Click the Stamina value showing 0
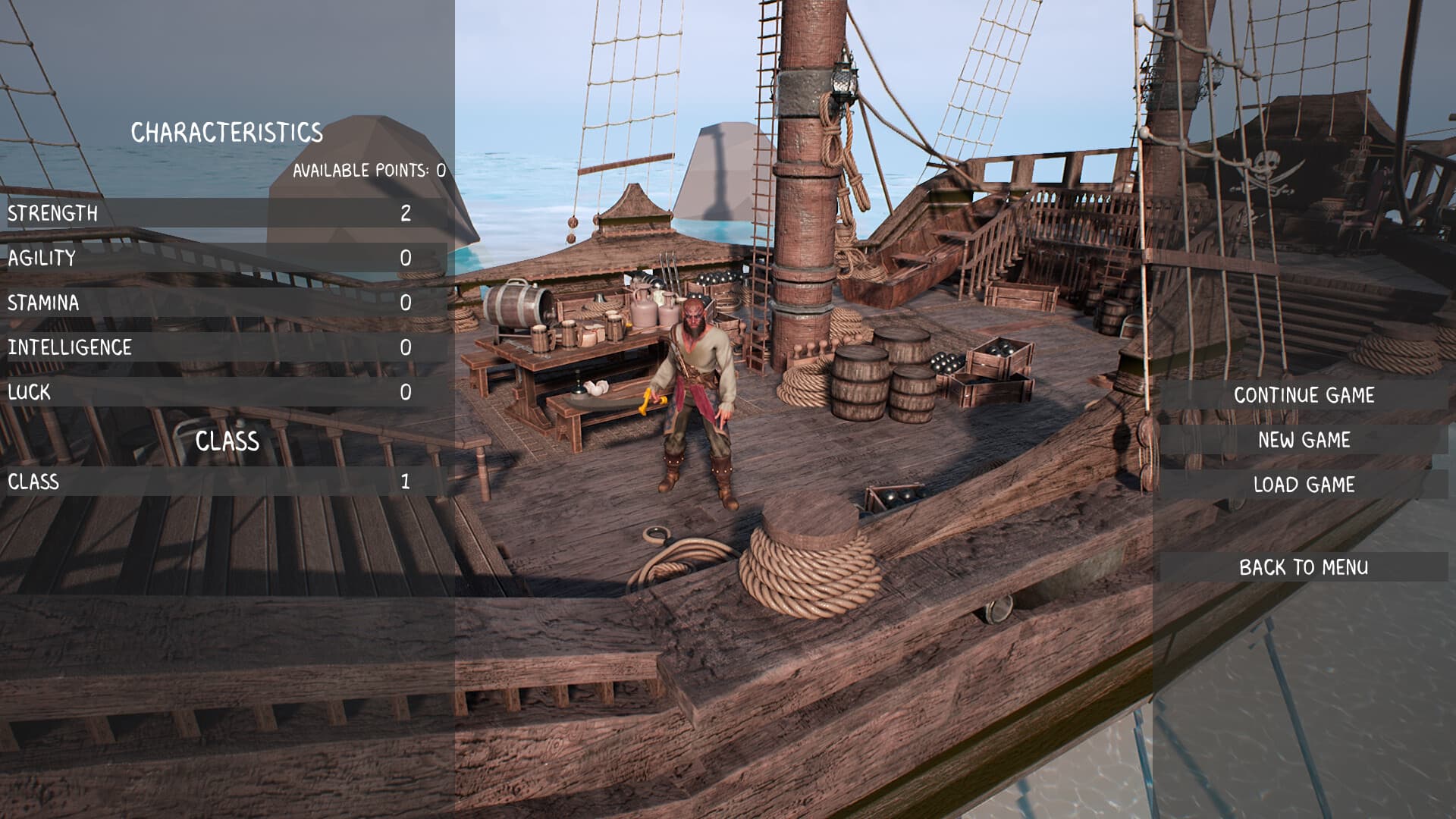 click(x=406, y=303)
